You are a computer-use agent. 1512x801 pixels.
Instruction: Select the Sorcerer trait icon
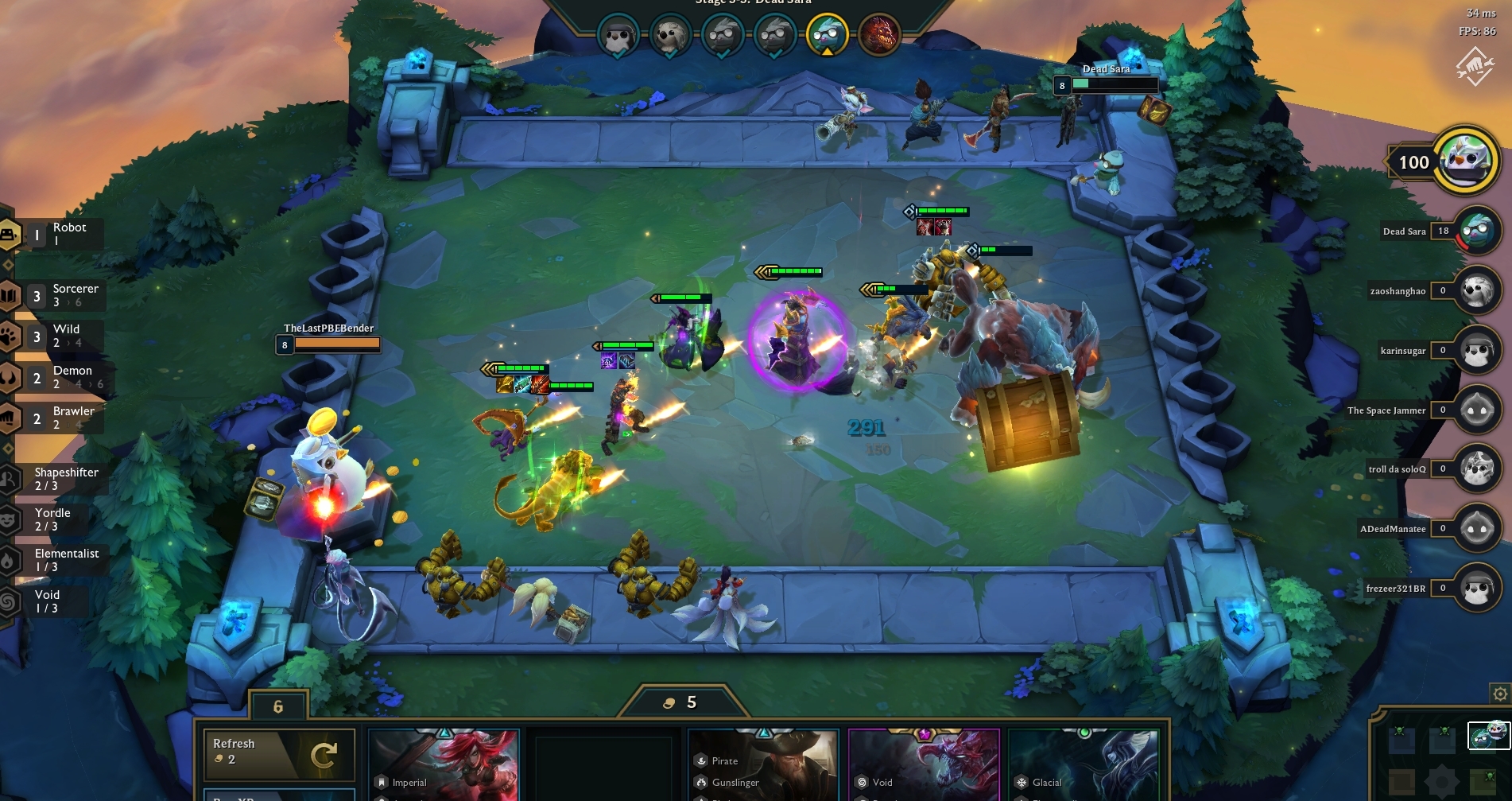coord(10,294)
